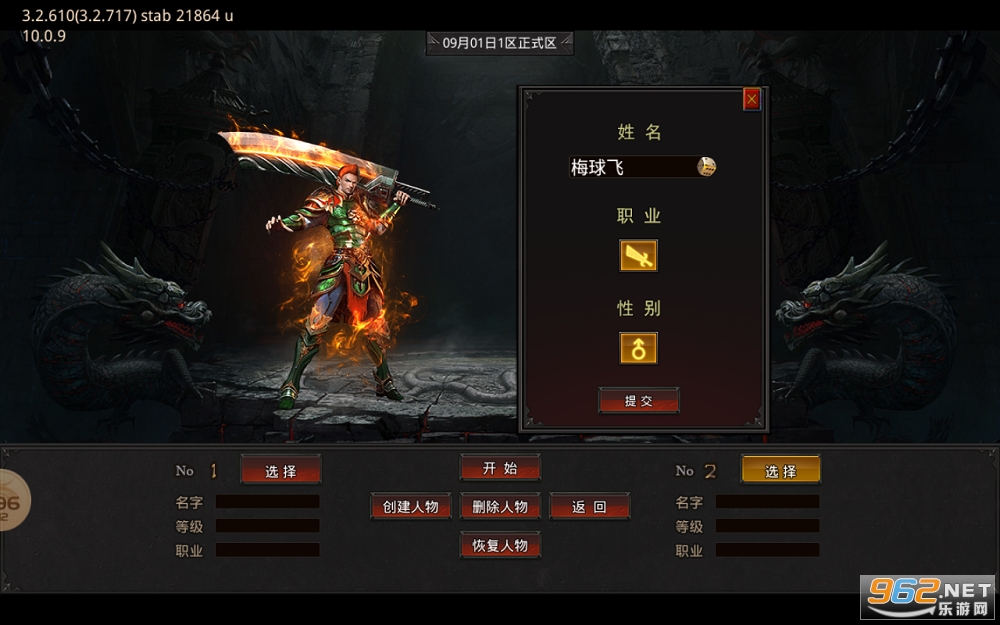The height and width of the screenshot is (625, 1000).
Task: Close the character creation panel
Action: click(x=752, y=99)
